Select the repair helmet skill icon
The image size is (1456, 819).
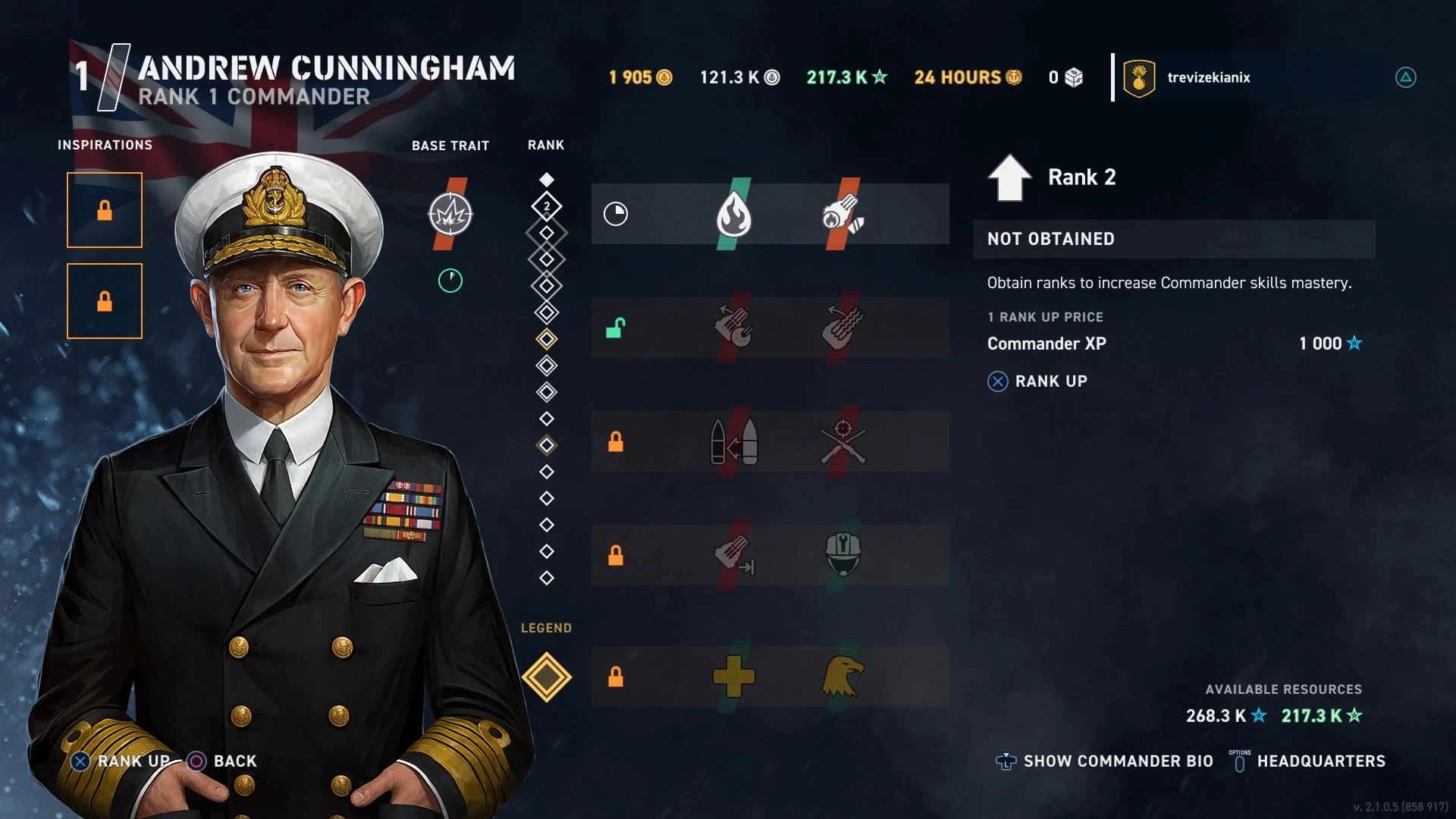click(843, 554)
